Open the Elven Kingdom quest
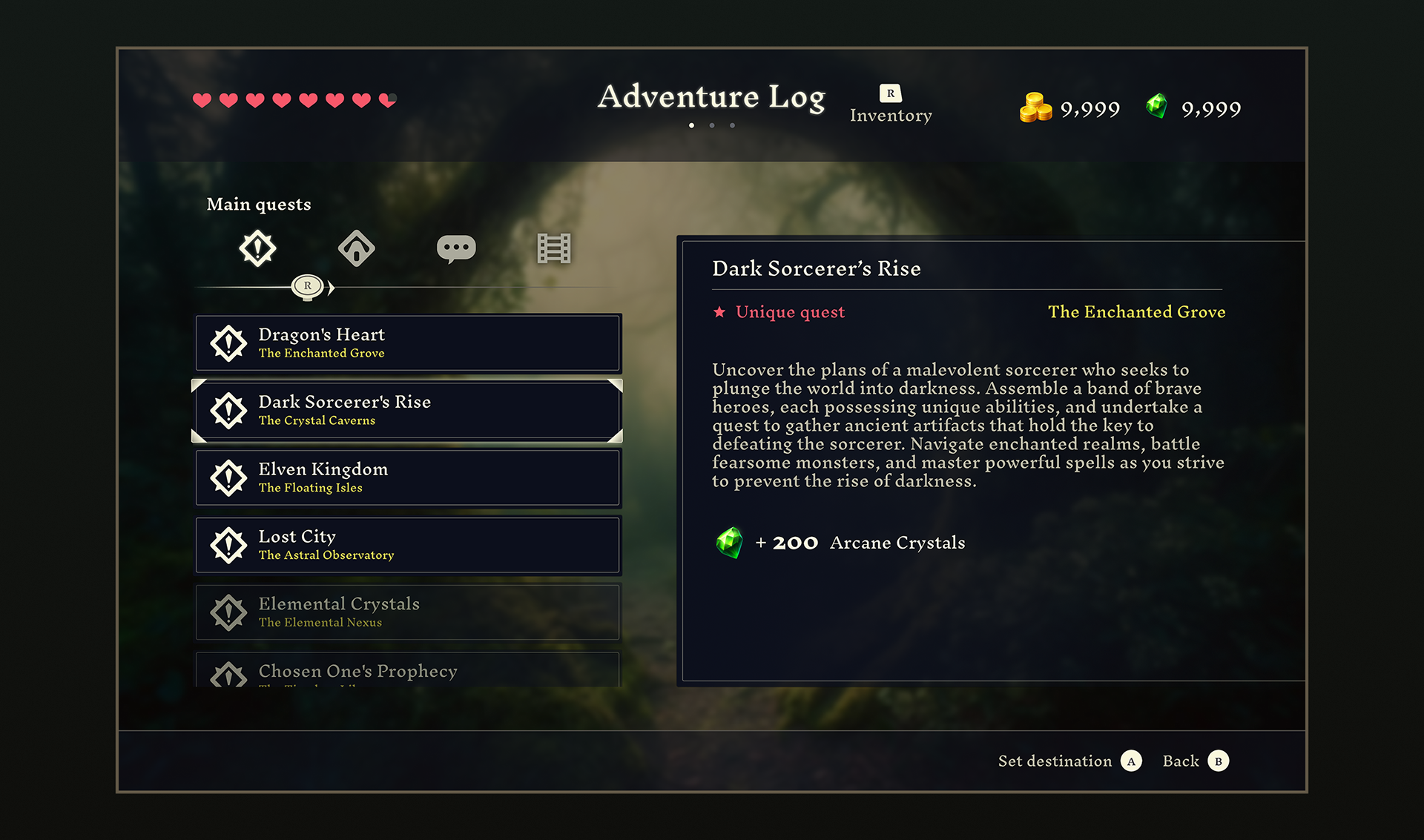 pyautogui.click(x=408, y=477)
